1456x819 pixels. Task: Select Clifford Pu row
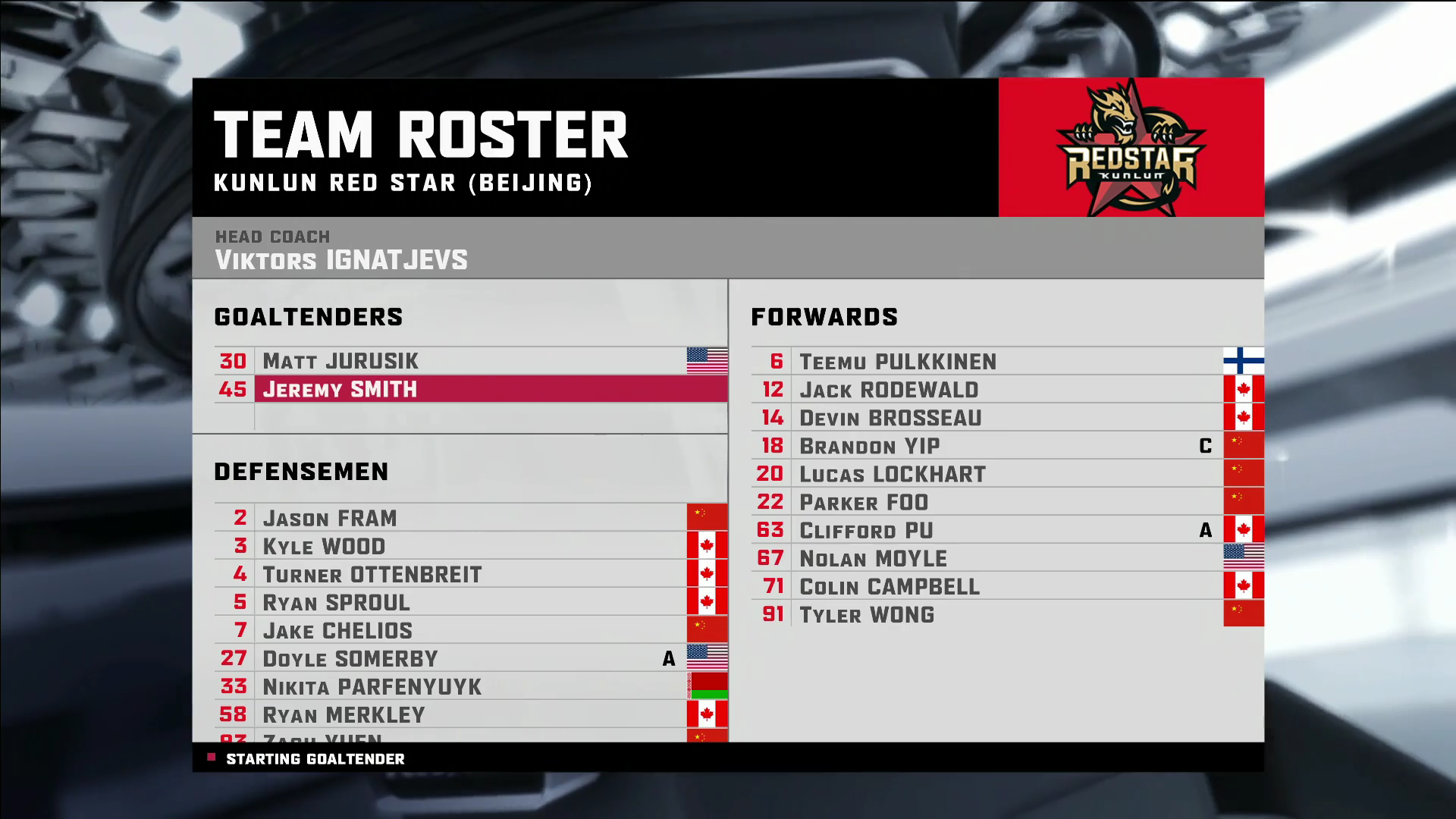[x=866, y=530]
